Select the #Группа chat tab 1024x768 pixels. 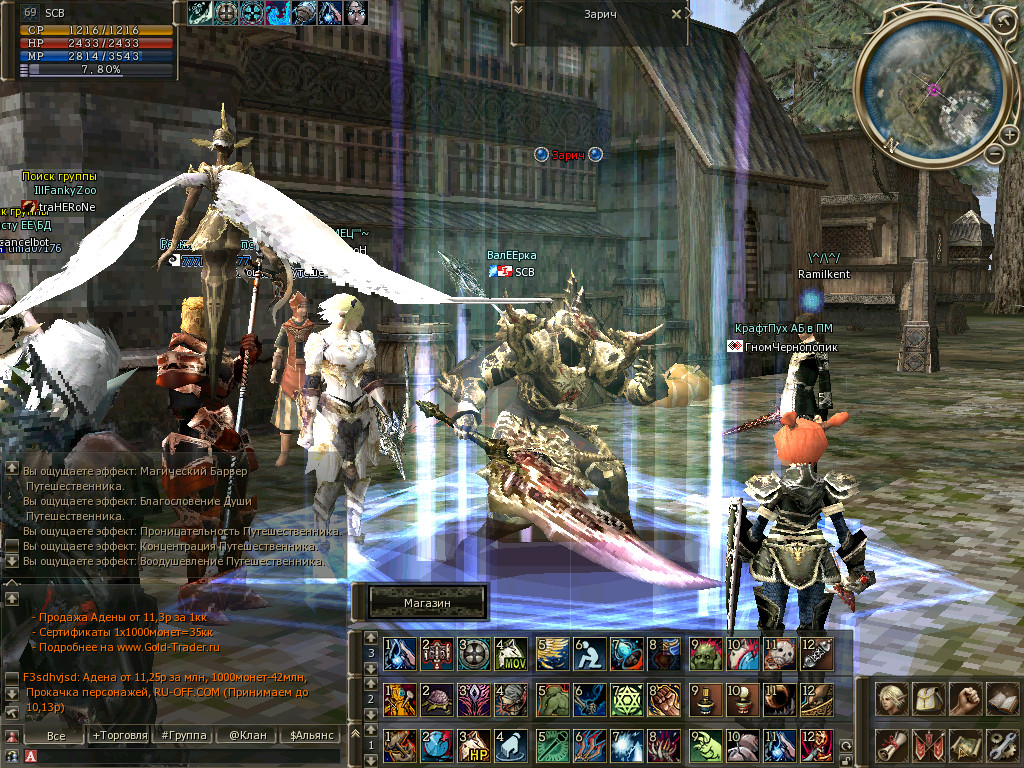[183, 735]
